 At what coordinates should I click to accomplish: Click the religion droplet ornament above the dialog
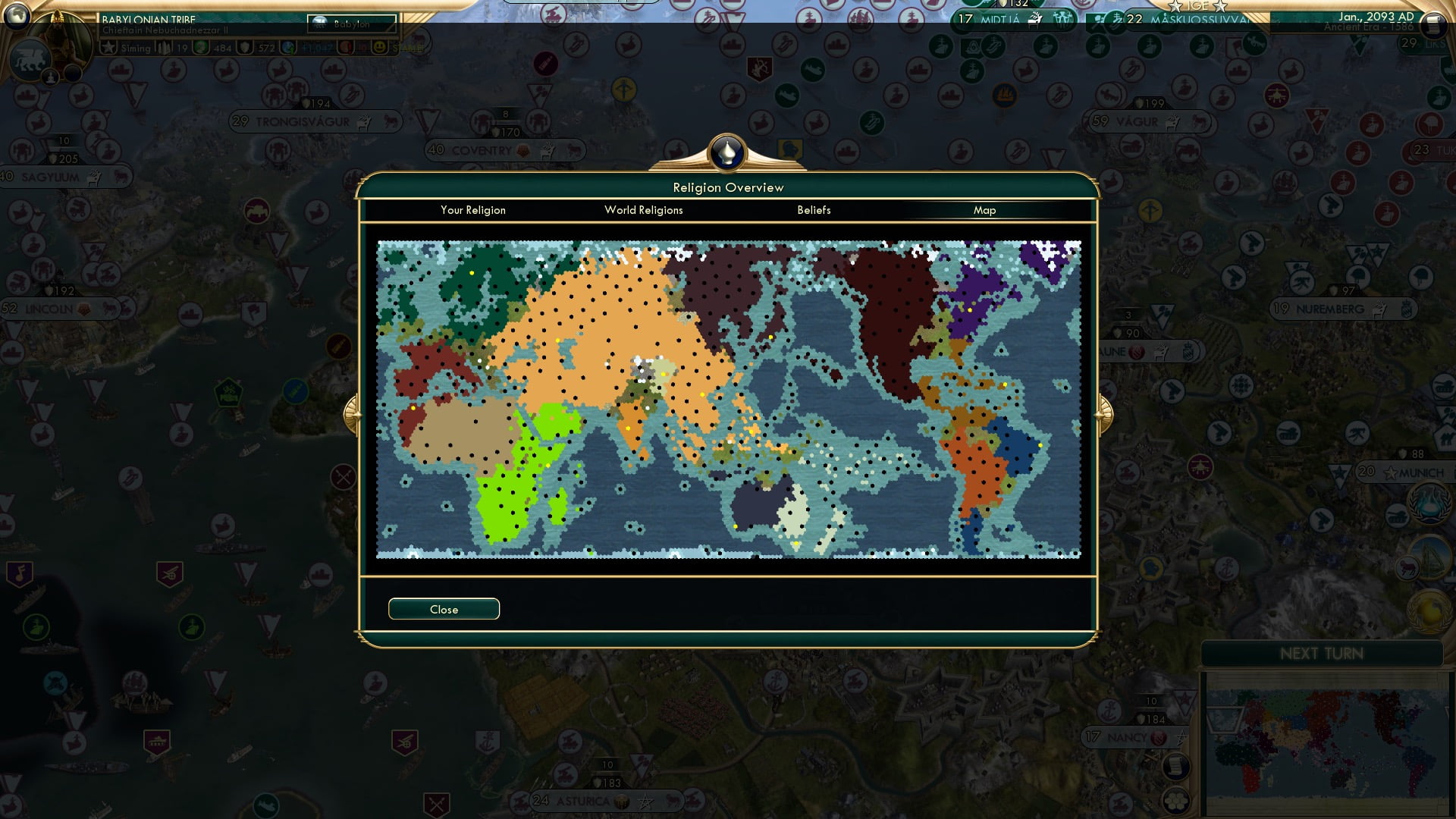tap(726, 151)
